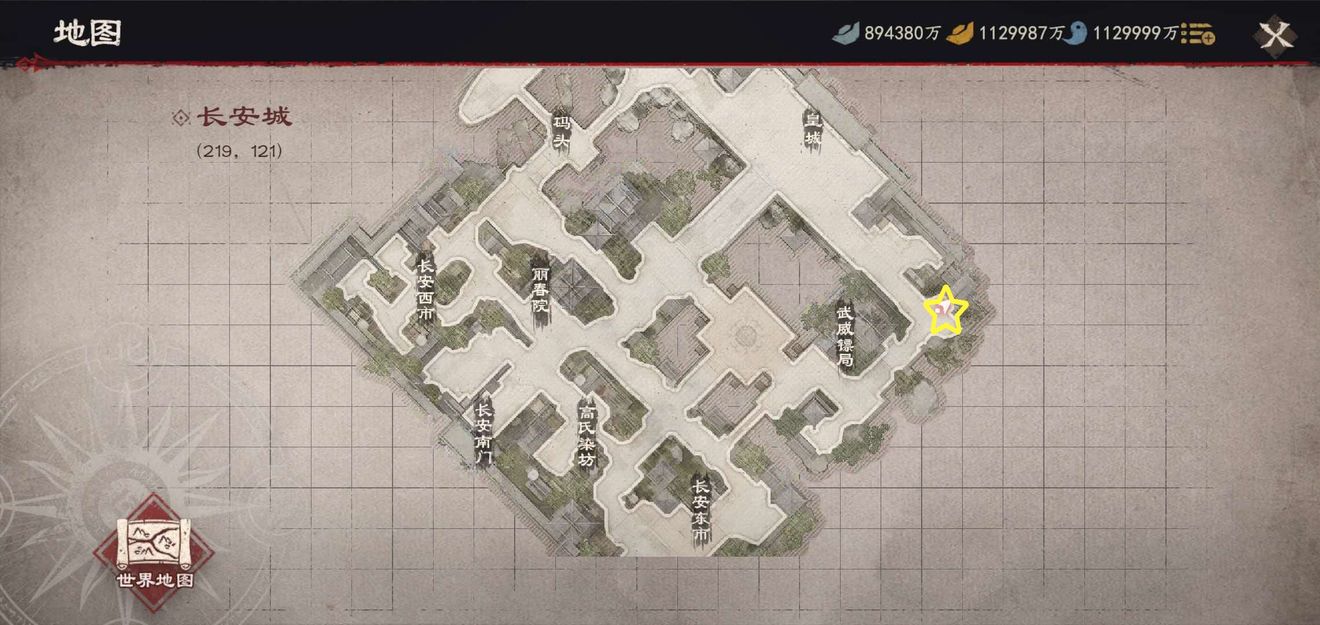Select the 长安南门 map marker

[484, 433]
